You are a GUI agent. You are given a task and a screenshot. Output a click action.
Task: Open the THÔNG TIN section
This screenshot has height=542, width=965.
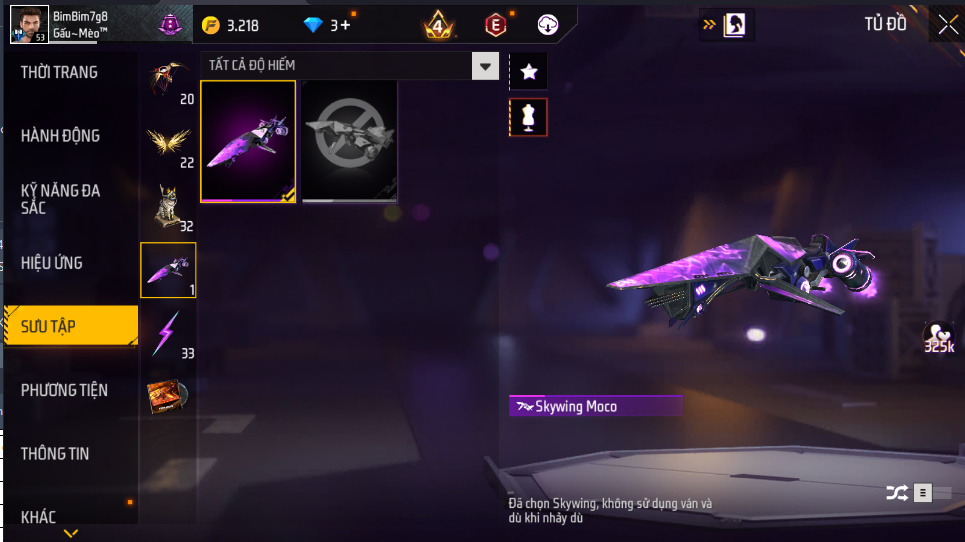pyautogui.click(x=55, y=454)
